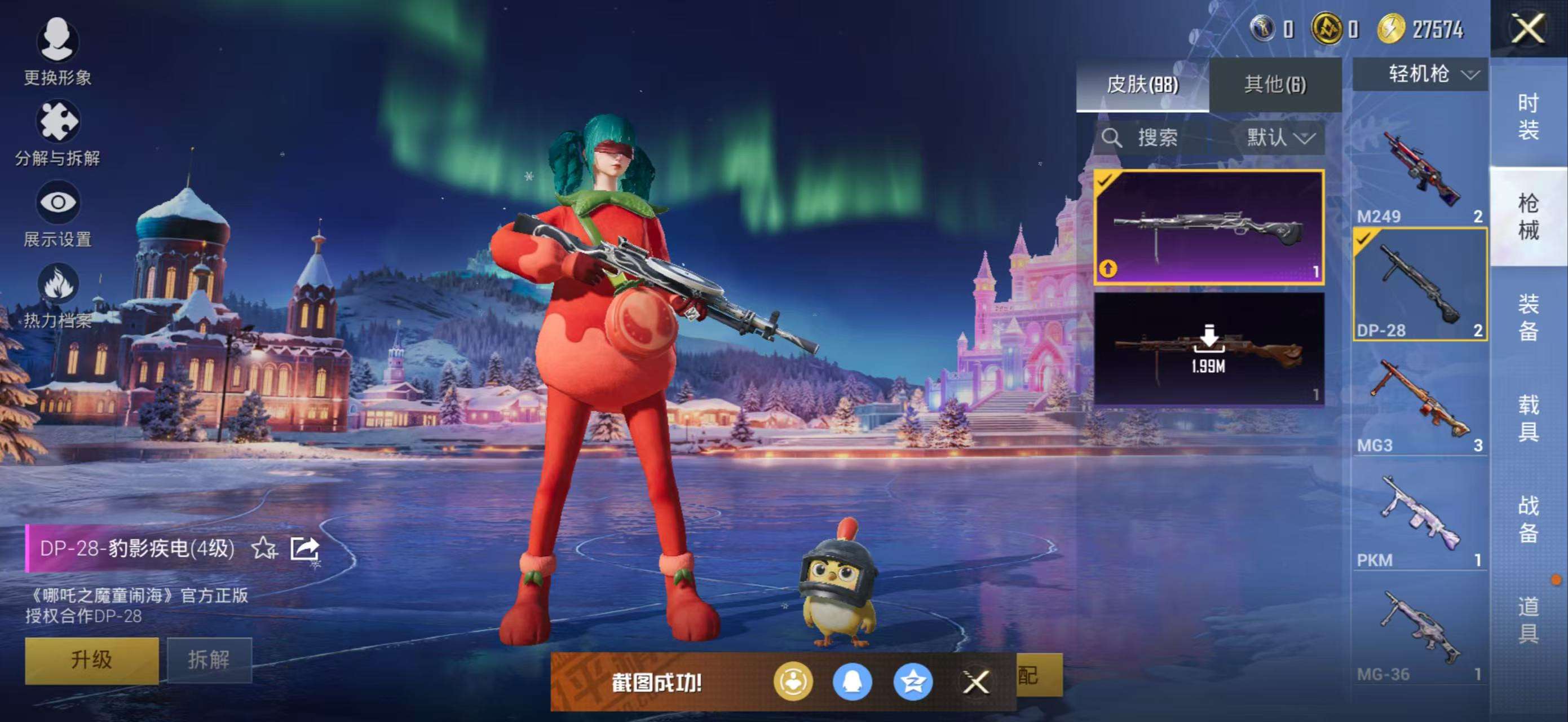Open the search field magnifier

tap(1112, 138)
